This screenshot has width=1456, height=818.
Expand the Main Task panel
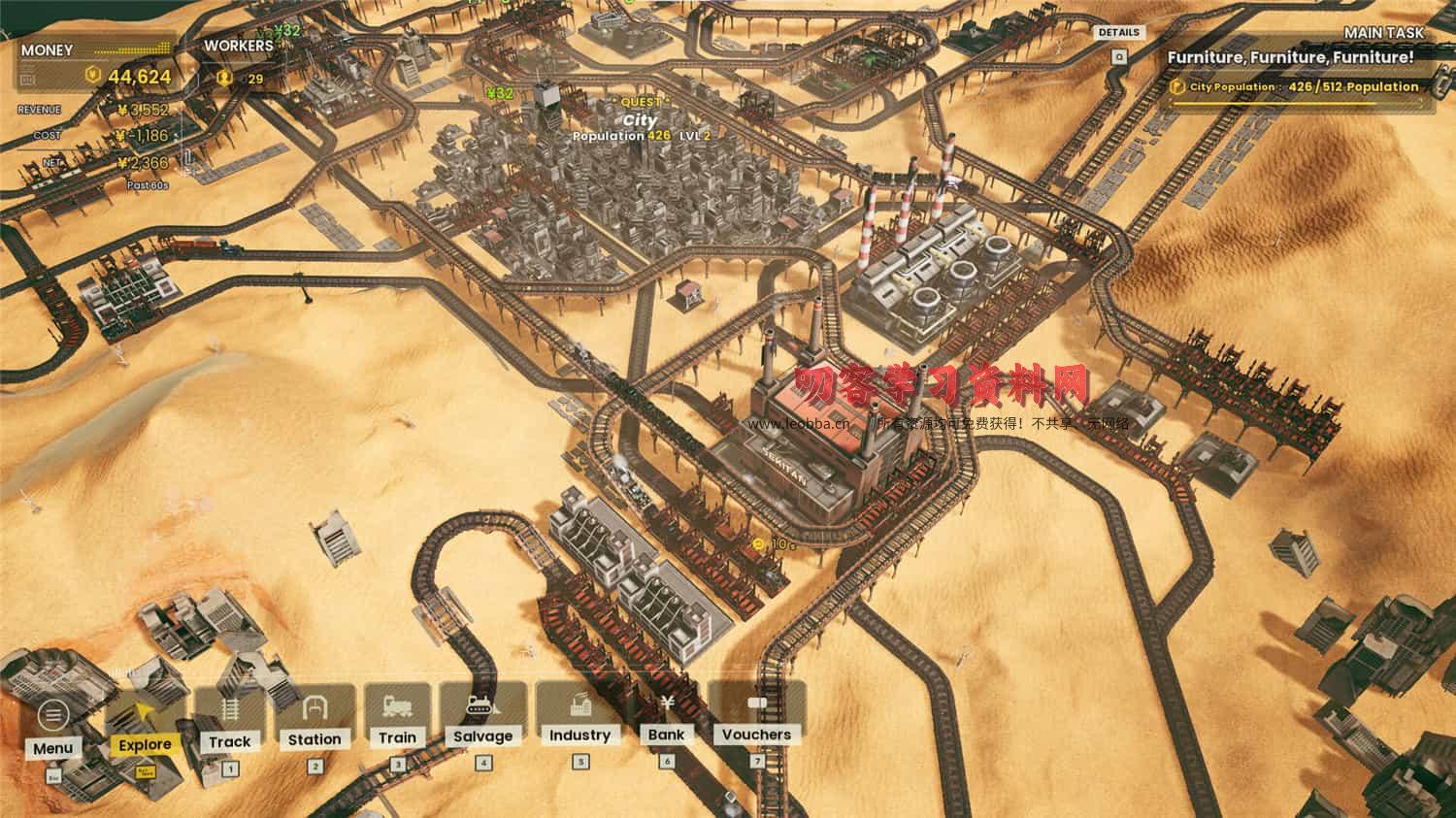[x=1382, y=33]
